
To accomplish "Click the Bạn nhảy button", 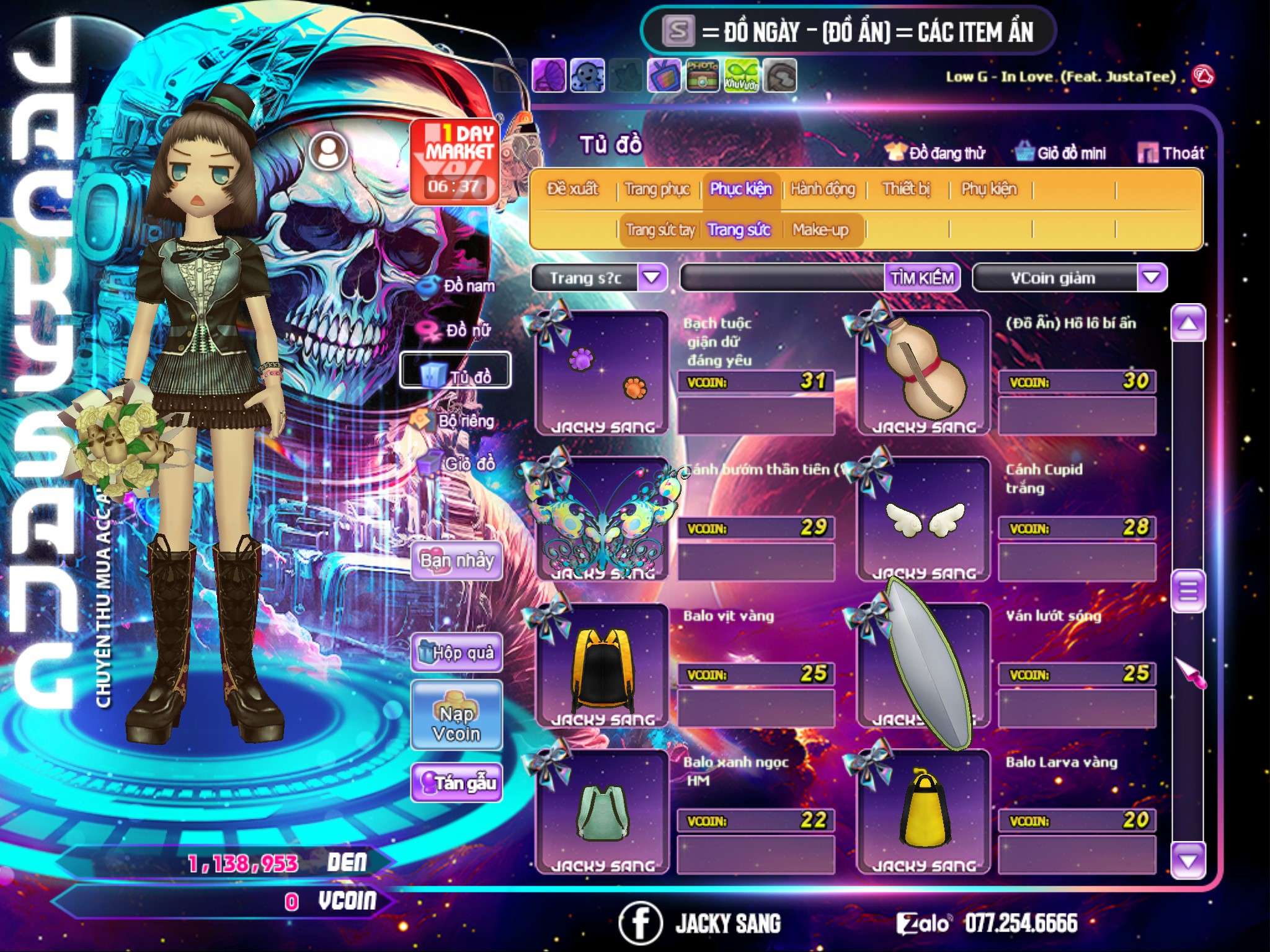I will coord(456,561).
